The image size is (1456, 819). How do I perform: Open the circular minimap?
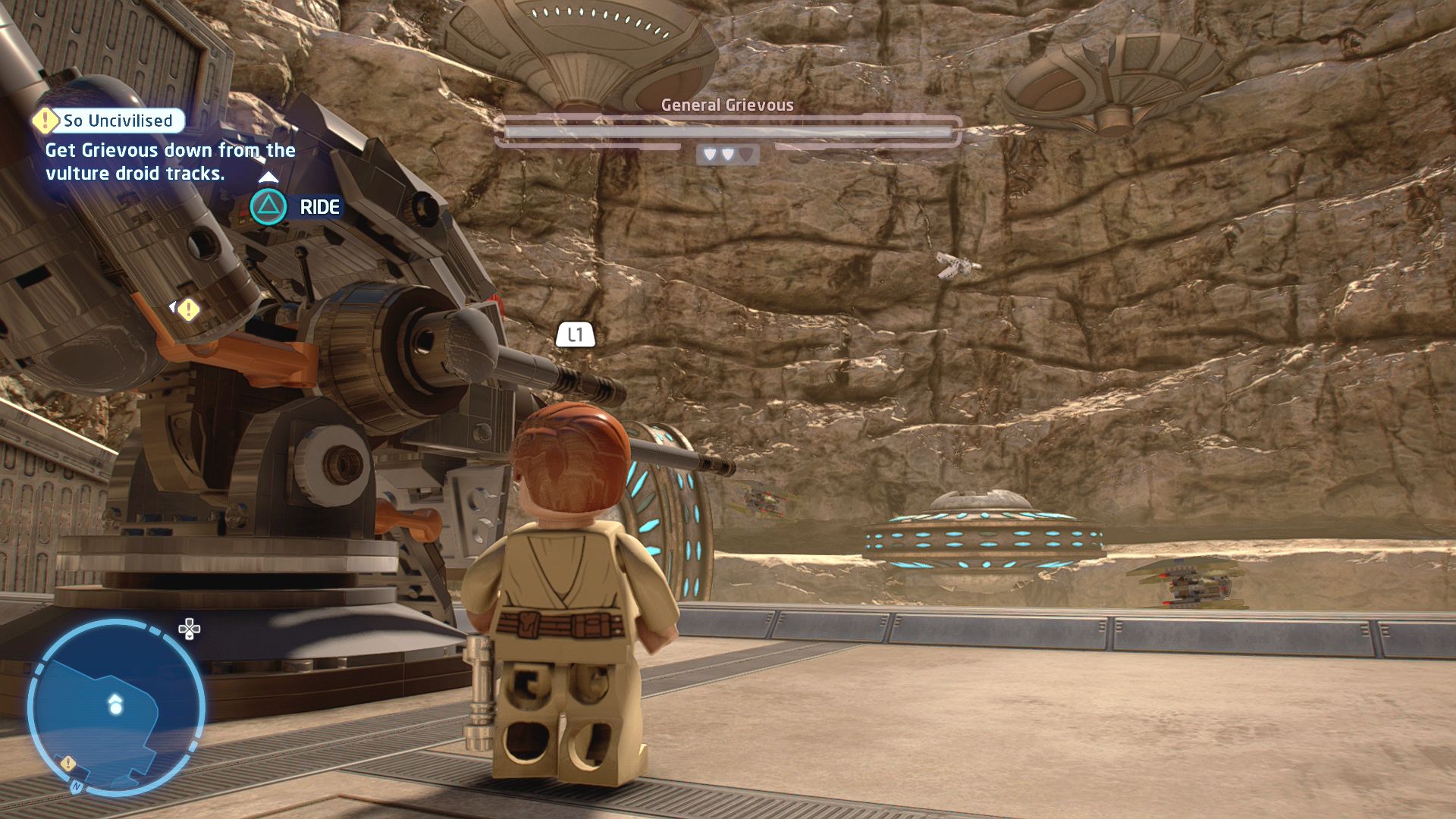pos(116,708)
